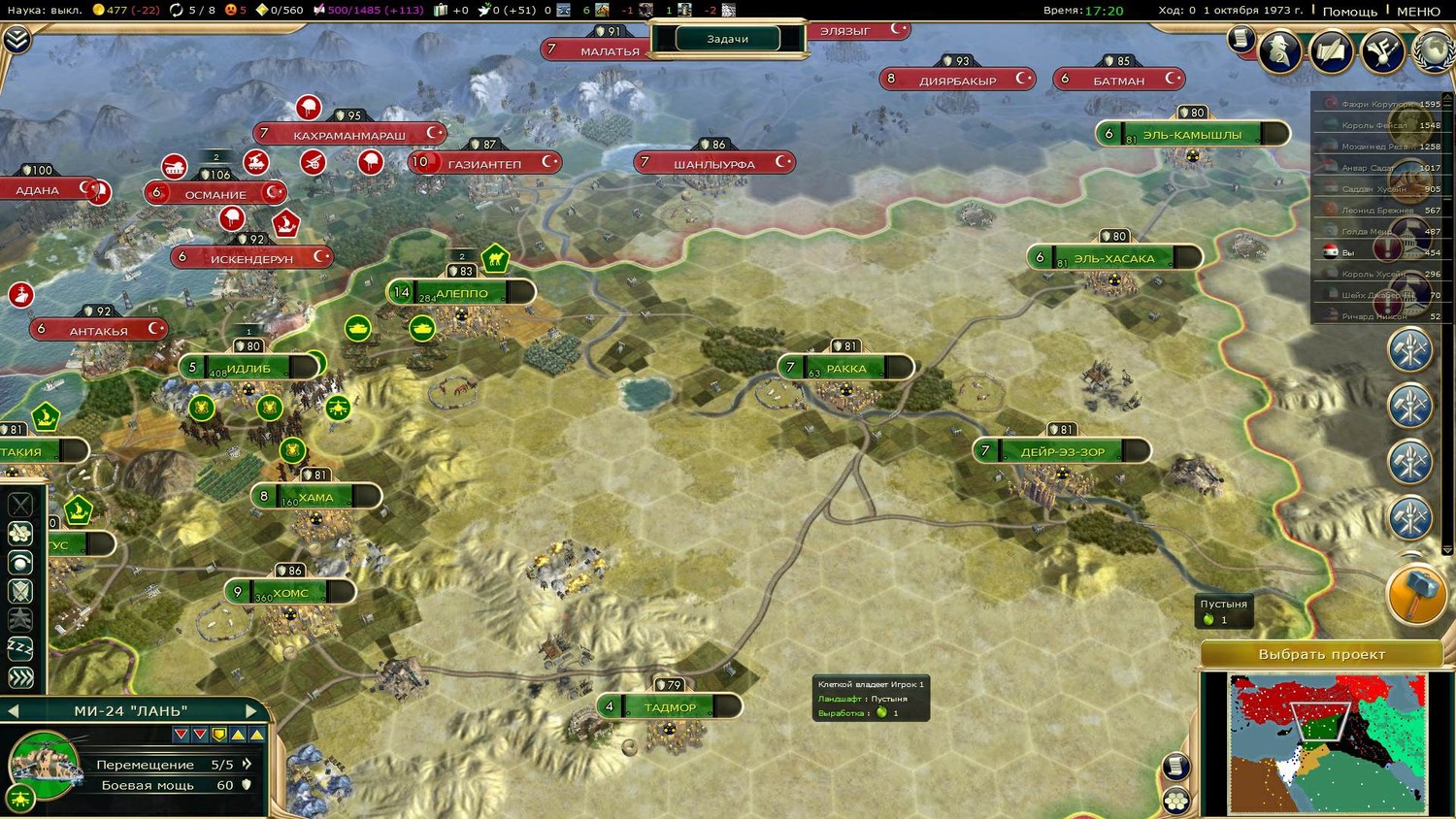Open the espionage spy overview icon
The image size is (1456, 819).
click(x=1279, y=50)
